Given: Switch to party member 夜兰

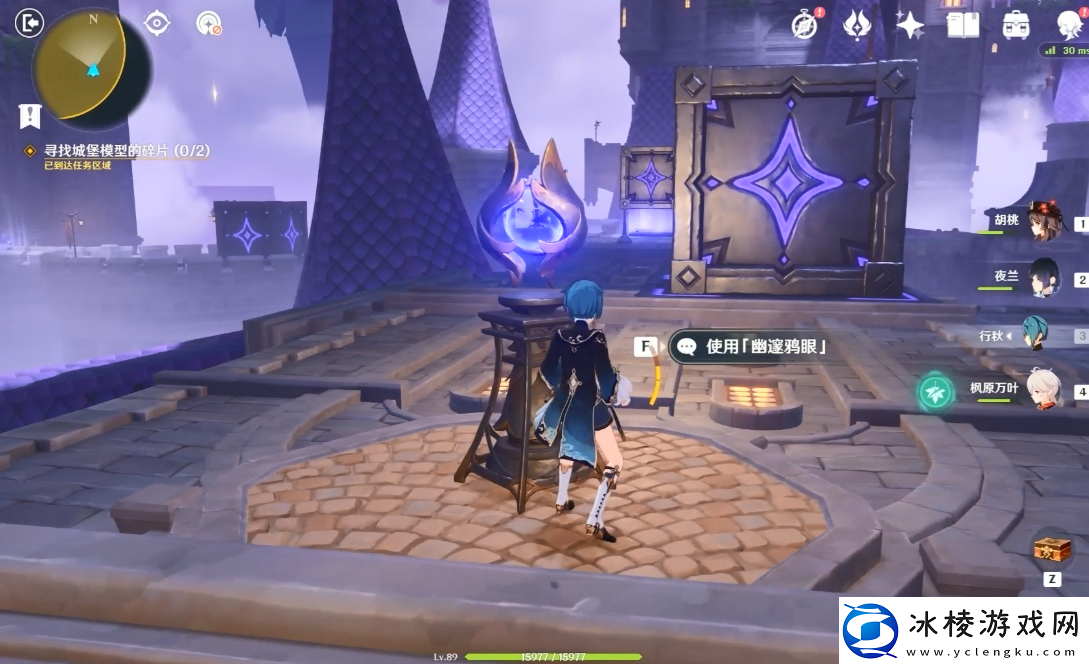Looking at the screenshot, I should [x=1044, y=278].
